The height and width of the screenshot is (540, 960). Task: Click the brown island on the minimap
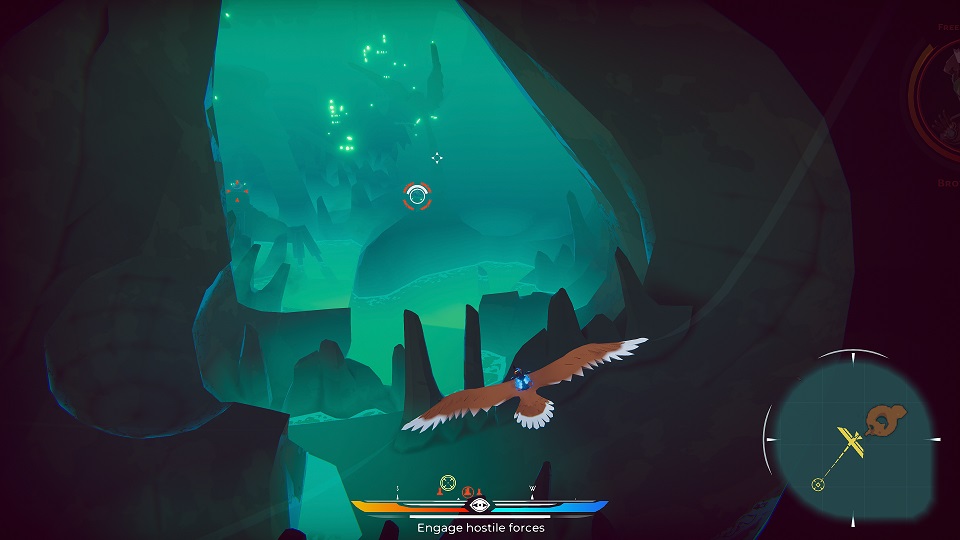pyautogui.click(x=882, y=420)
